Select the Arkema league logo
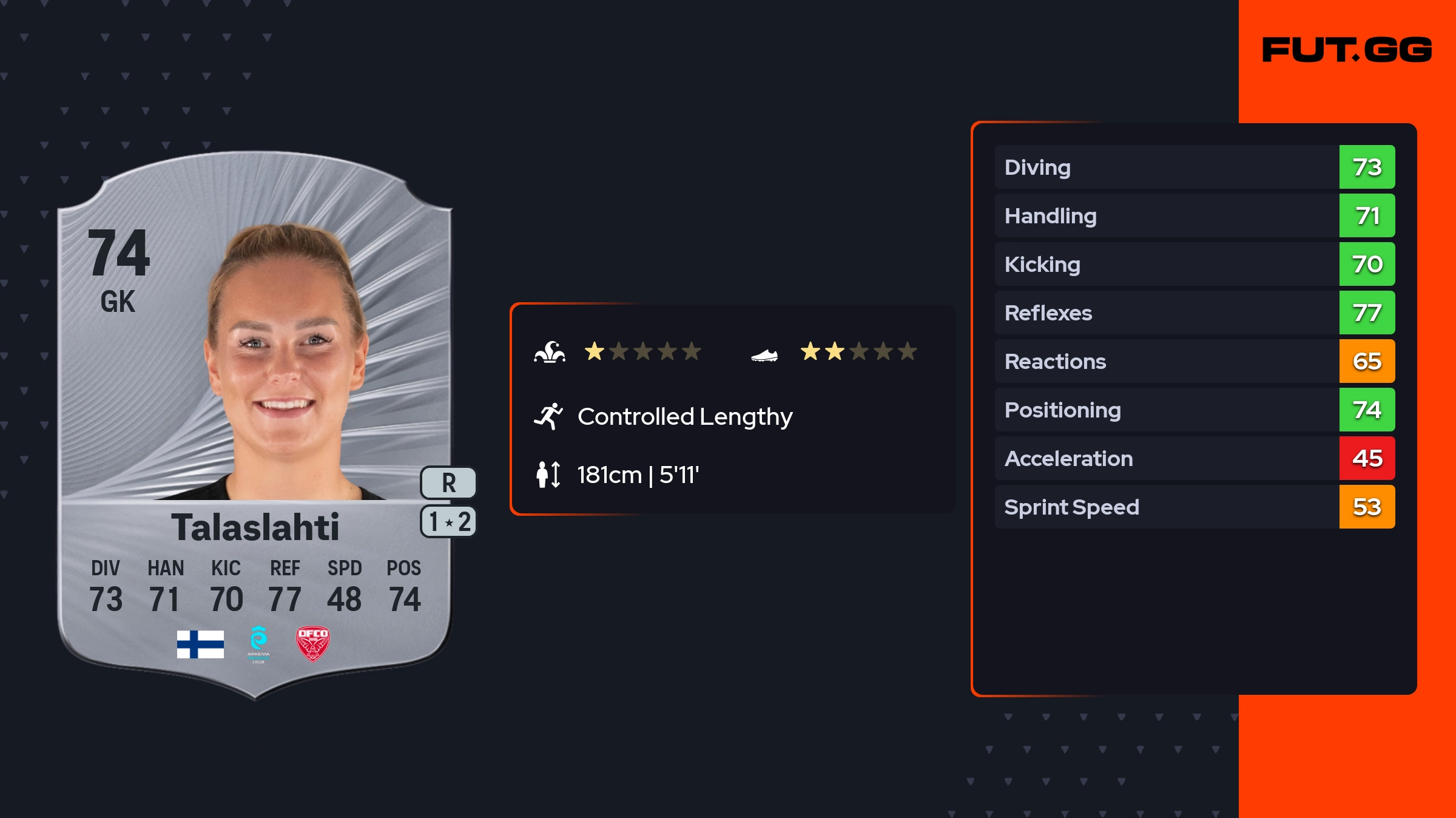The image size is (1456, 818). pos(258,644)
